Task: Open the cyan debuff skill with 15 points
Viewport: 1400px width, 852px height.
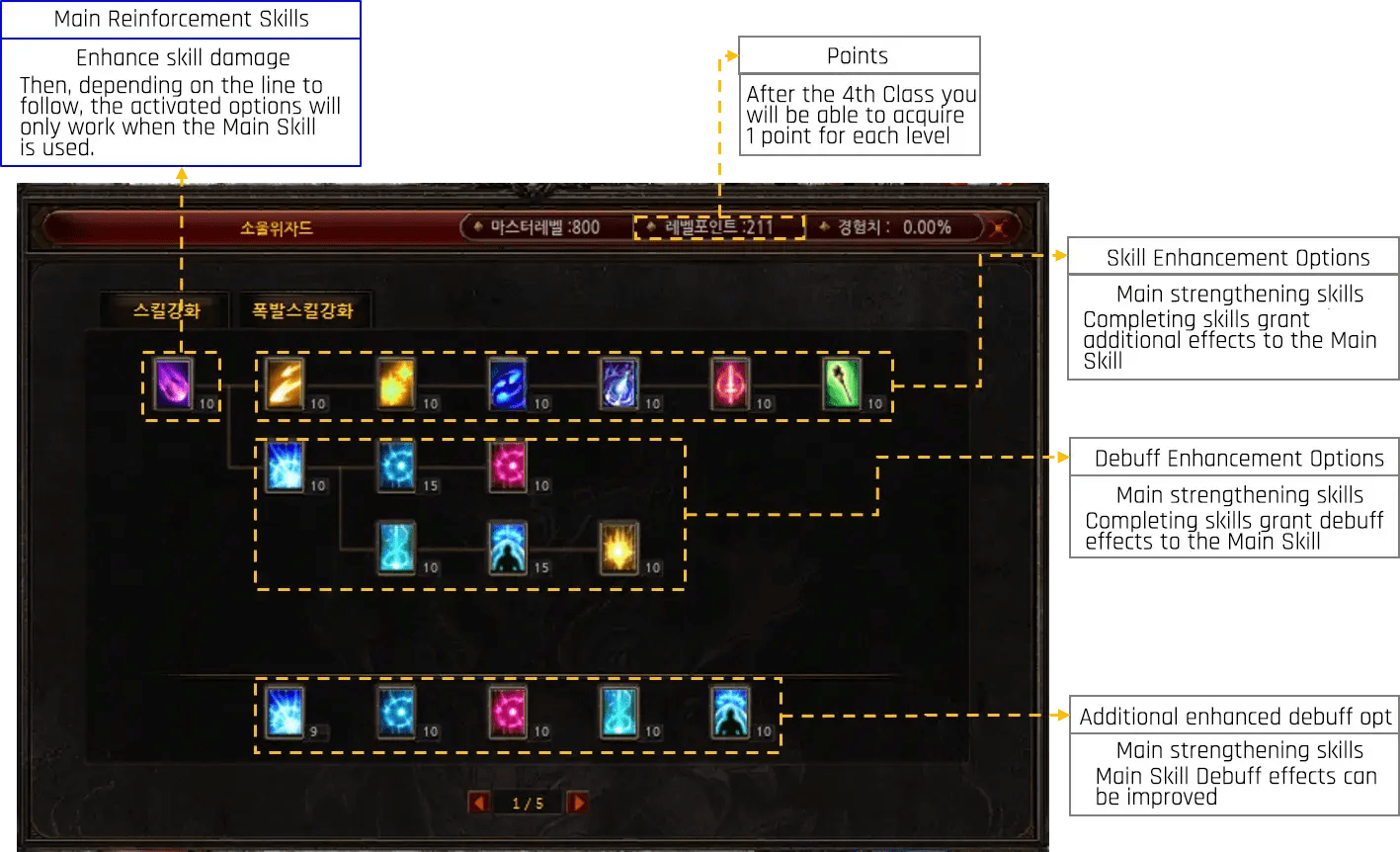Action: 396,465
